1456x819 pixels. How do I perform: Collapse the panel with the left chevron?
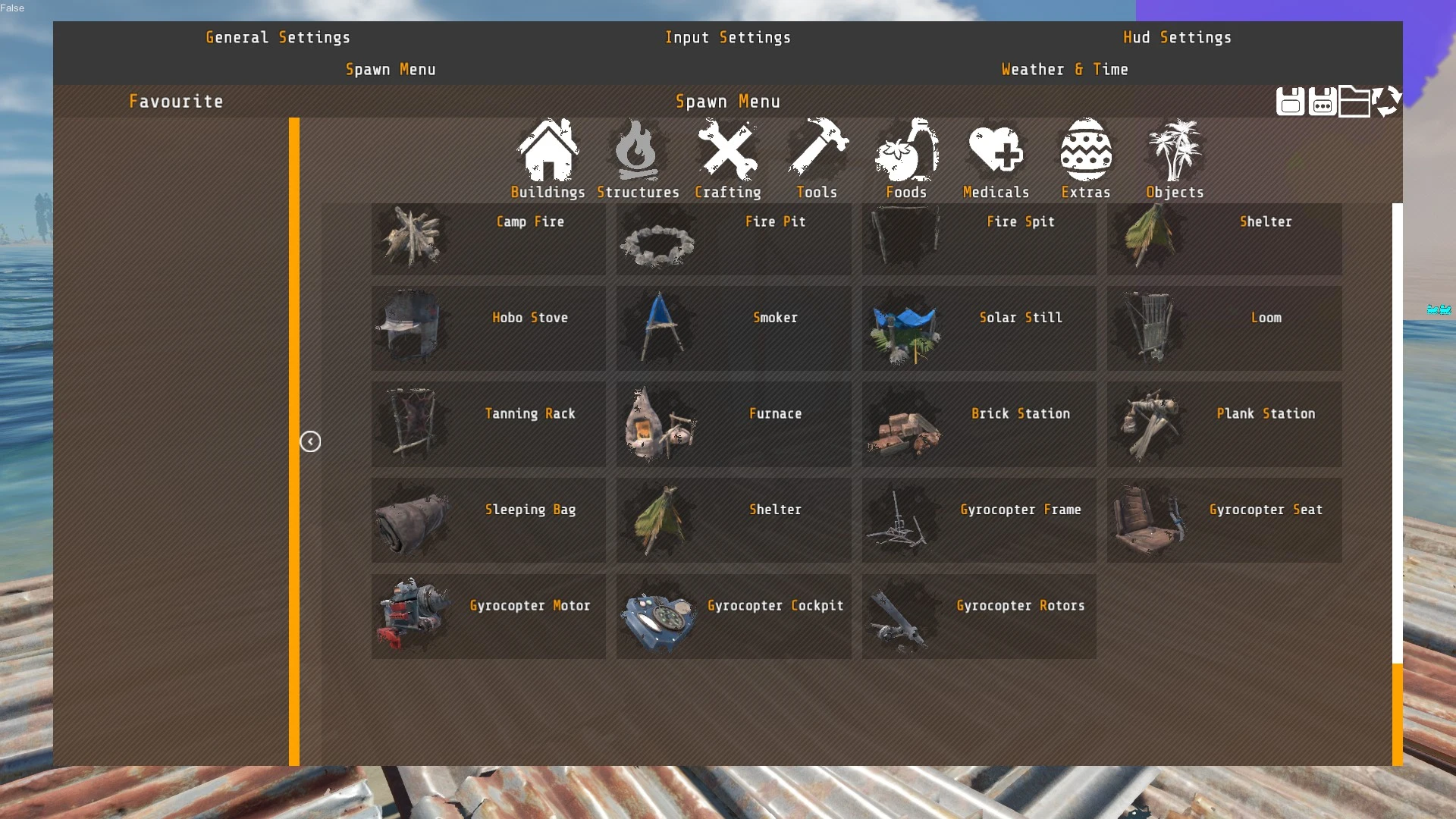310,441
